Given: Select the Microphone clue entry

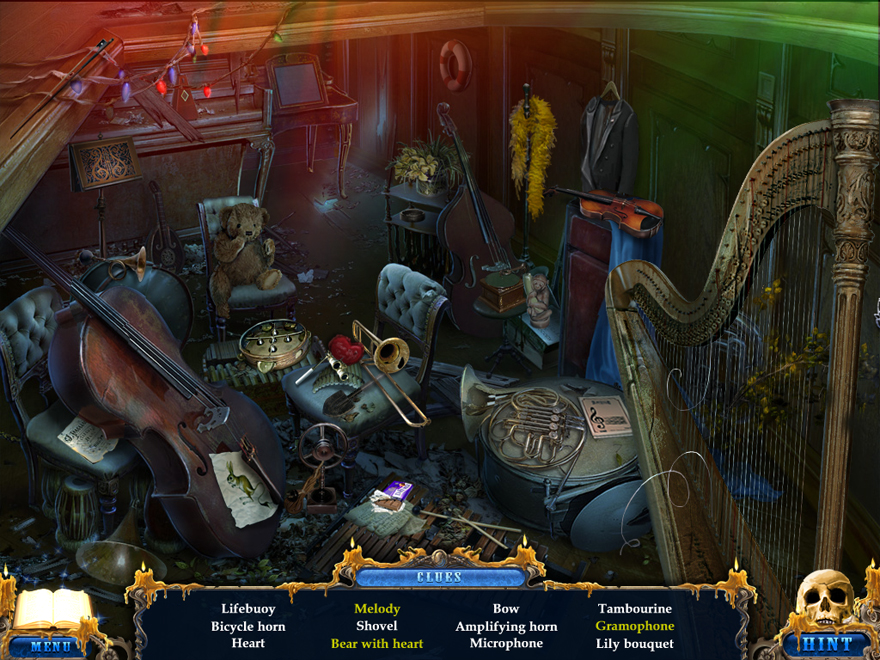Looking at the screenshot, I should (x=506, y=643).
